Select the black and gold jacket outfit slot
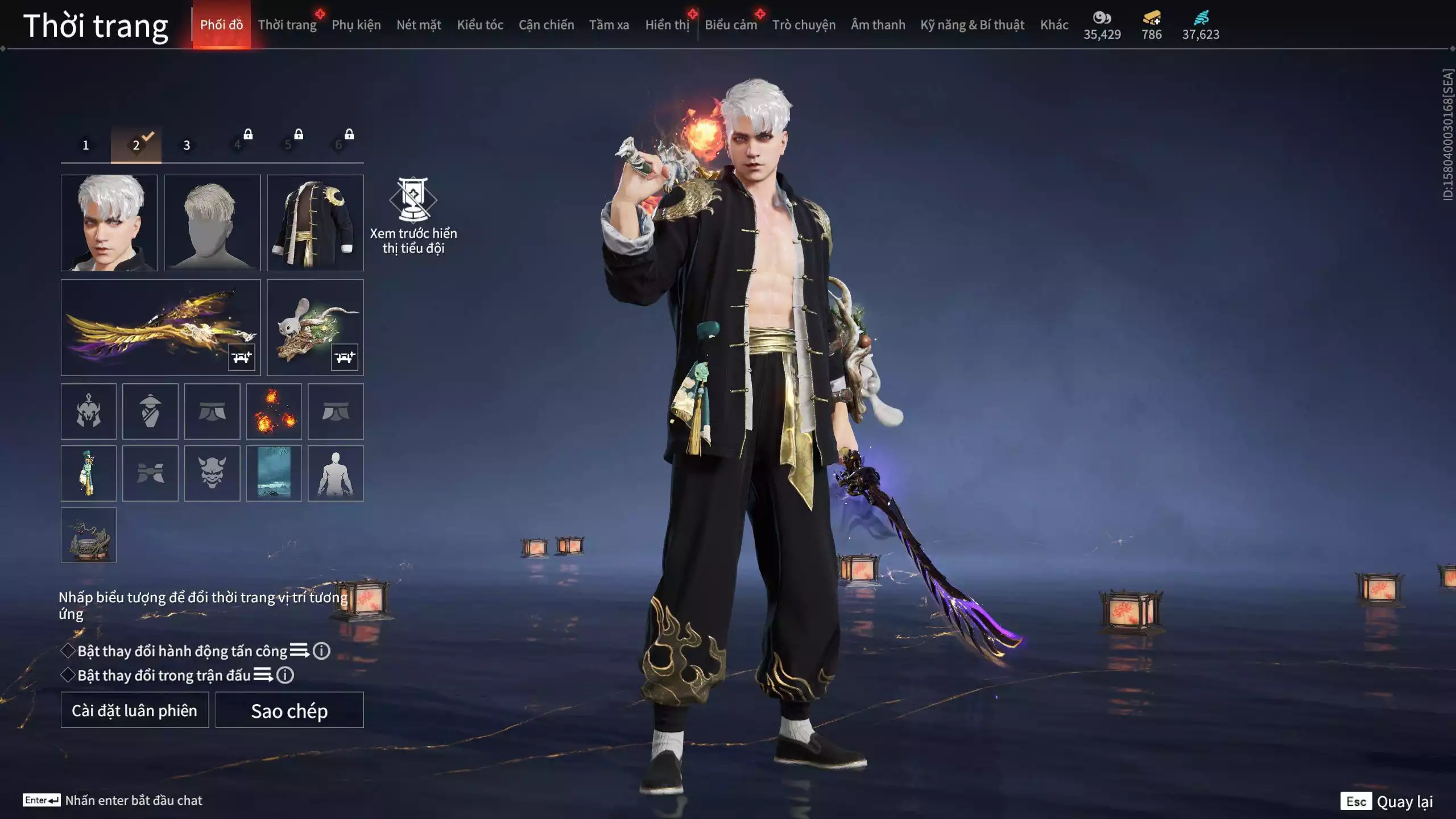This screenshot has width=1456, height=819. click(x=315, y=222)
